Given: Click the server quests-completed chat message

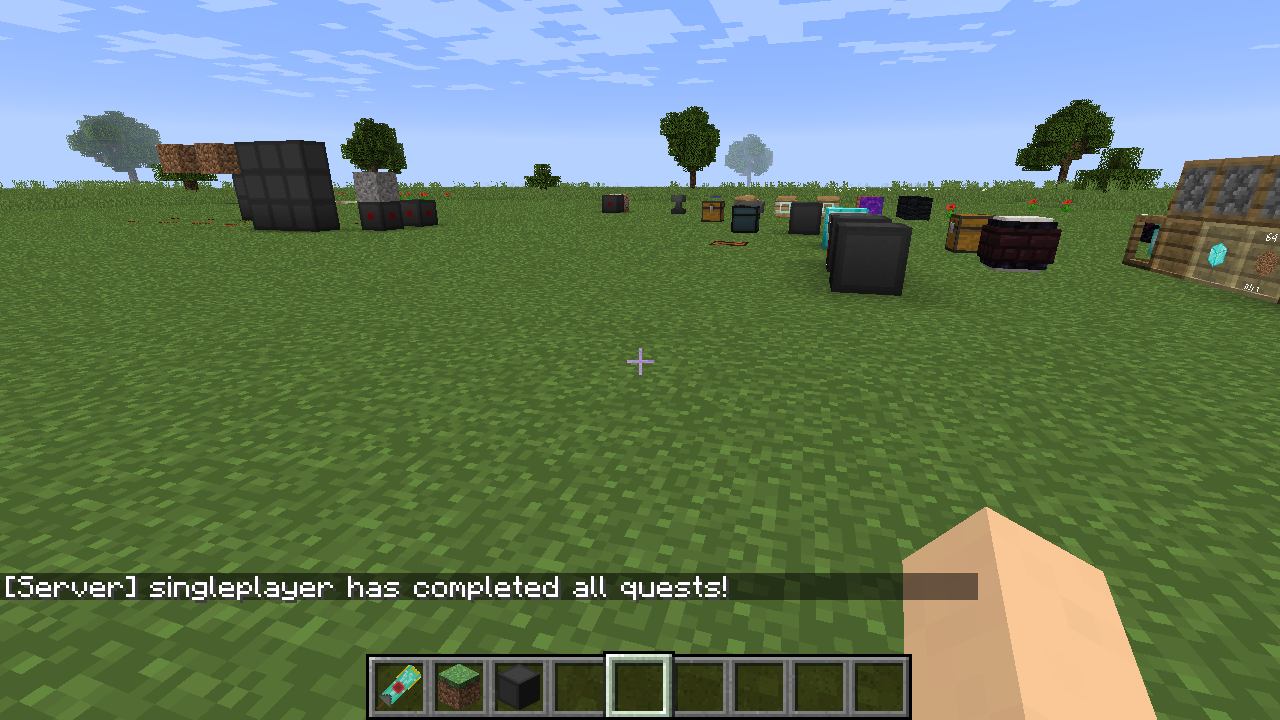Looking at the screenshot, I should 366,587.
